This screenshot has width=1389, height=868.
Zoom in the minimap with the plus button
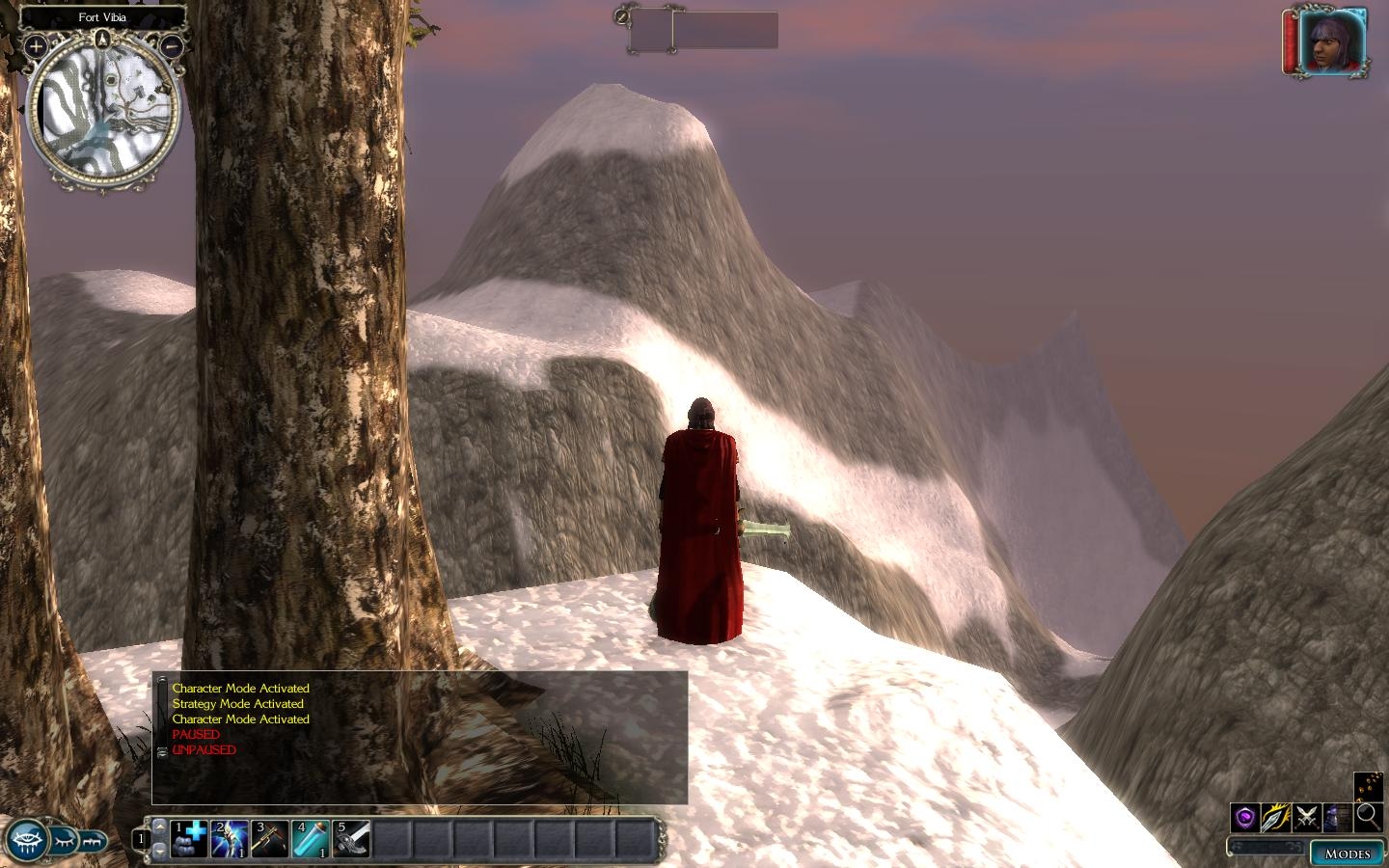(36, 45)
